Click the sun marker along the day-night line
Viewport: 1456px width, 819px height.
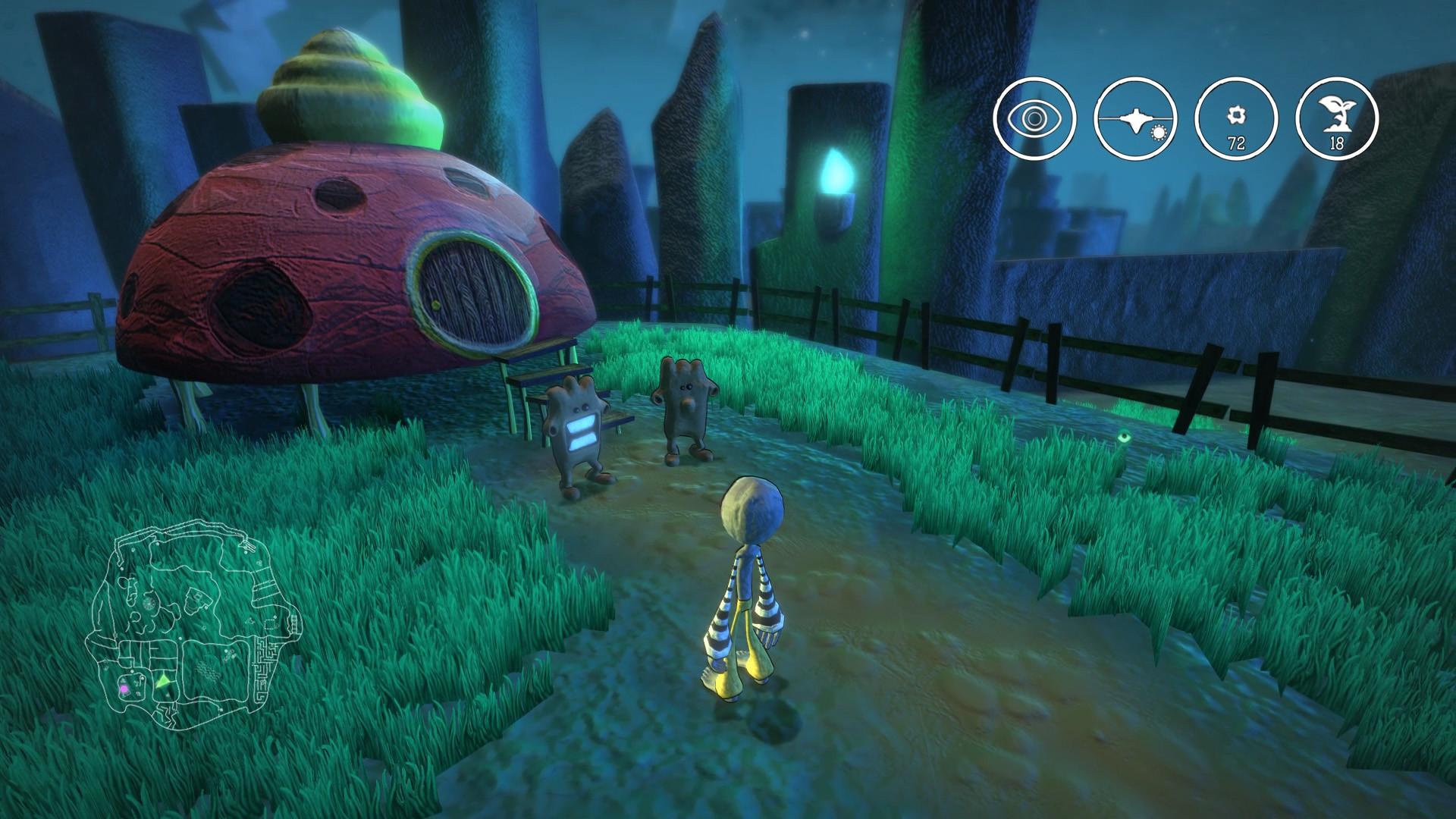tap(1159, 132)
